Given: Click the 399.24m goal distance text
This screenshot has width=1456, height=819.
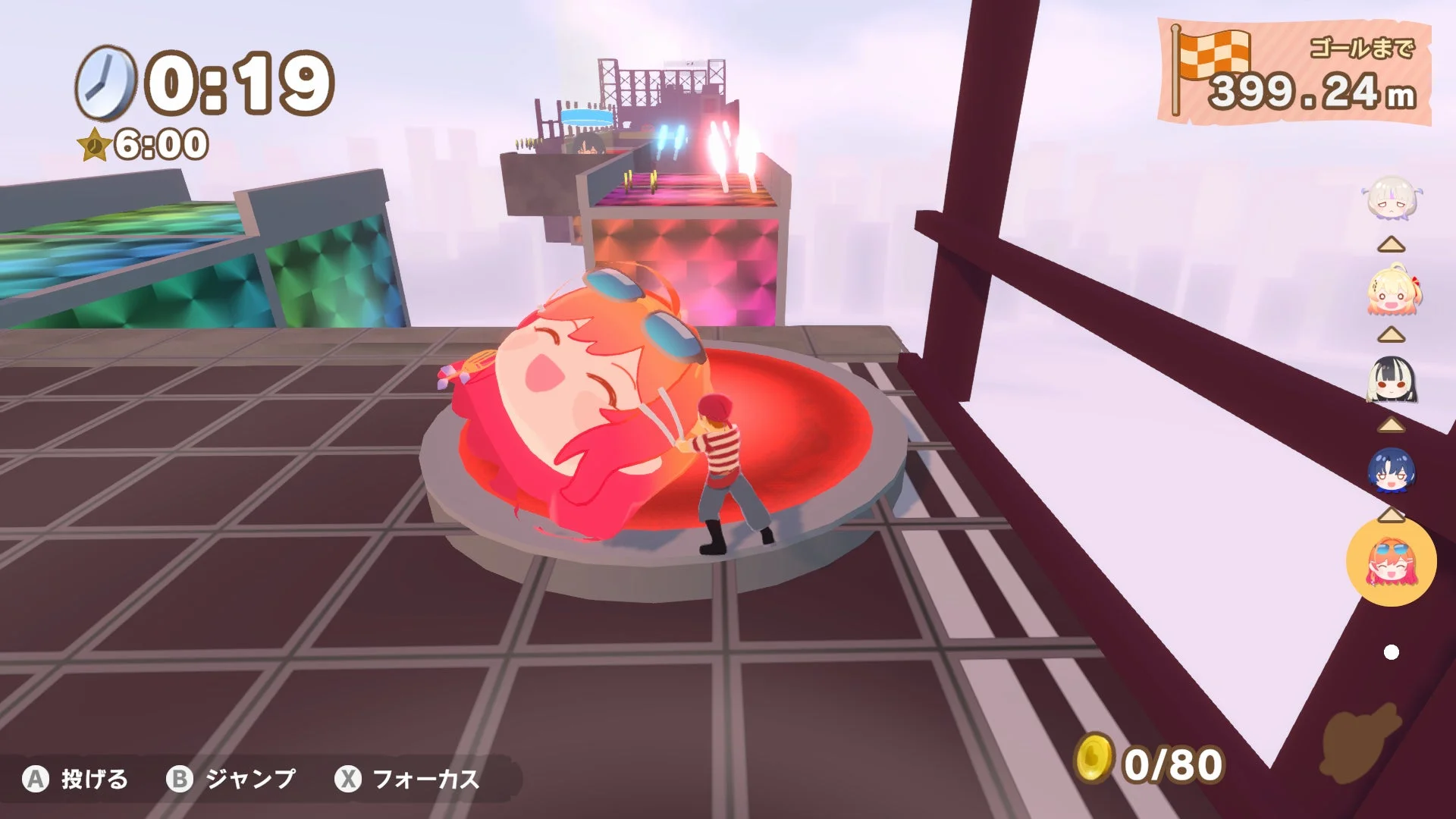Looking at the screenshot, I should point(1310,93).
